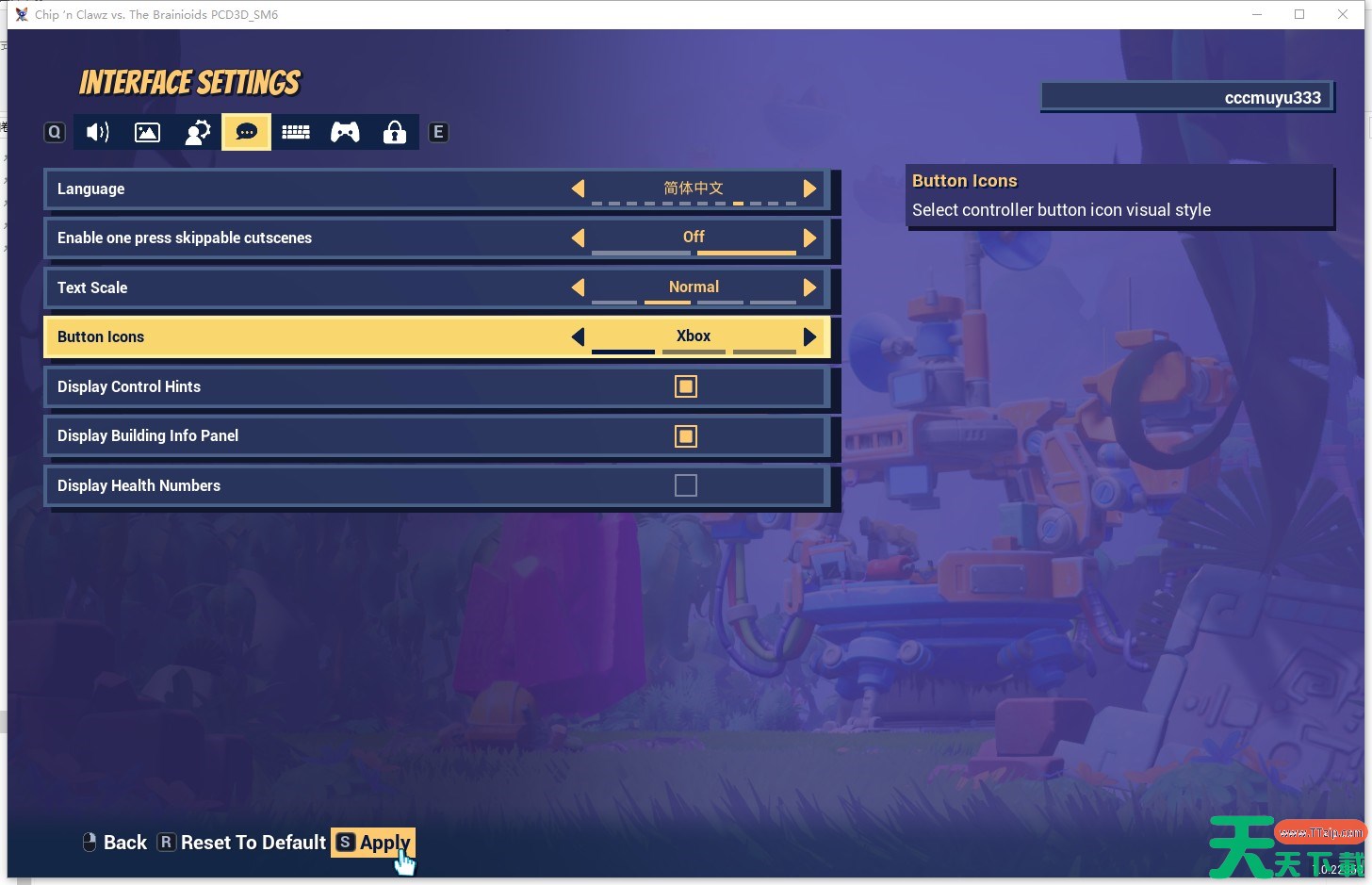Switch to the picture display settings tab
This screenshot has width=1372, height=885.
coord(148,133)
